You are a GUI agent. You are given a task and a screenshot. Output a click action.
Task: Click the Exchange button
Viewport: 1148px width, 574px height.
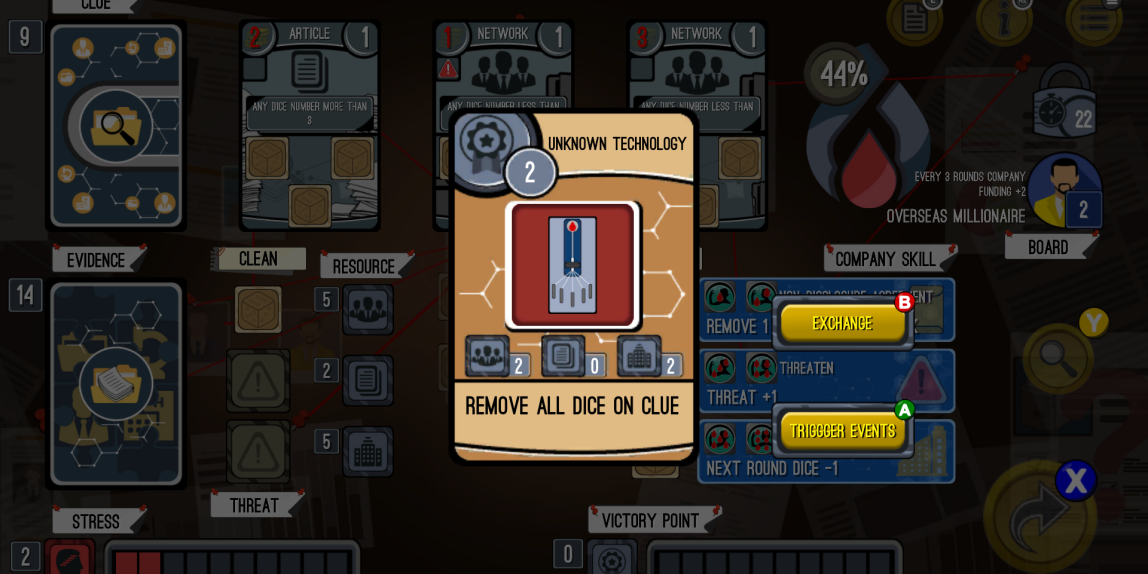pyautogui.click(x=842, y=323)
